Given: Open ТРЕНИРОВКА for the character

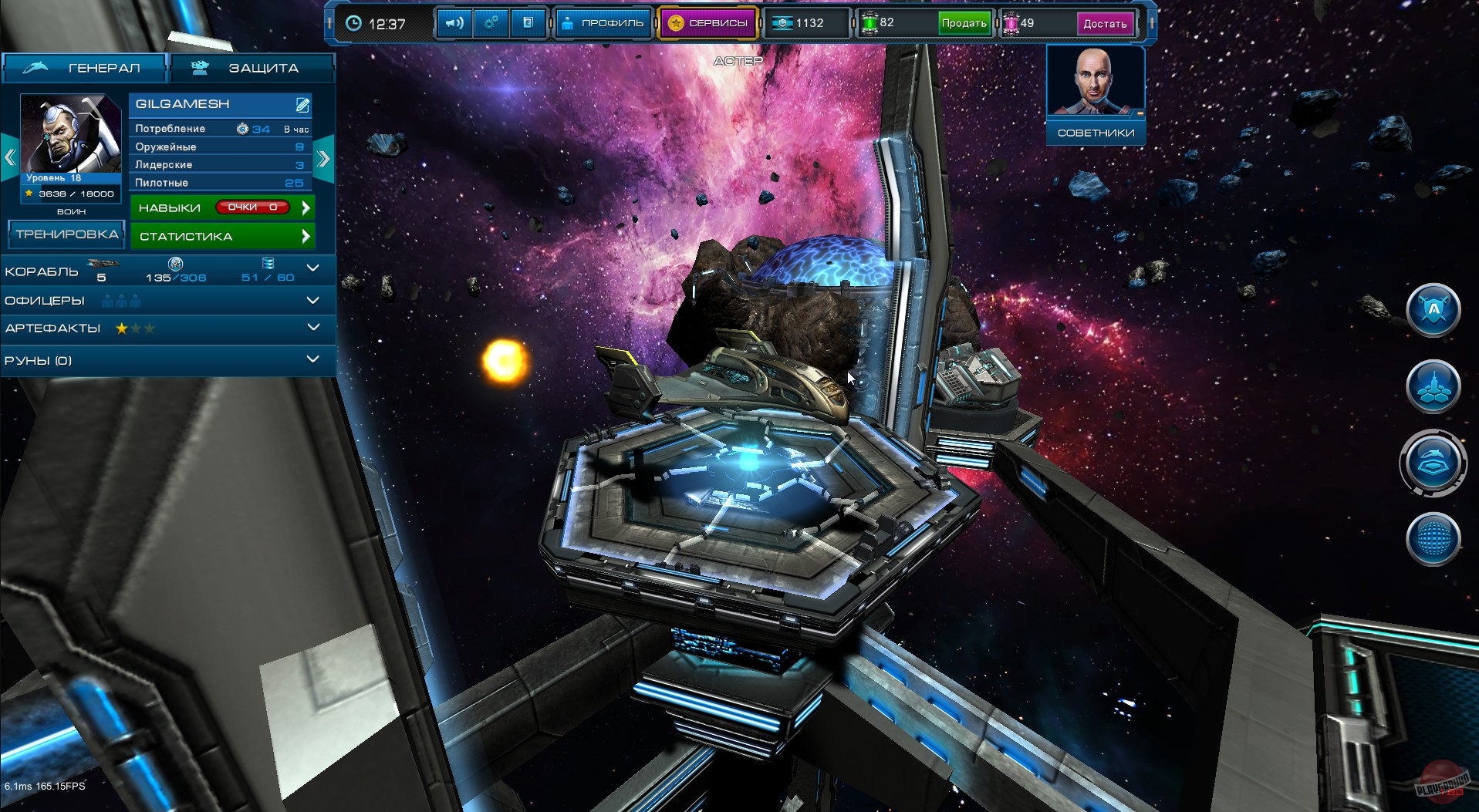Looking at the screenshot, I should [x=66, y=234].
